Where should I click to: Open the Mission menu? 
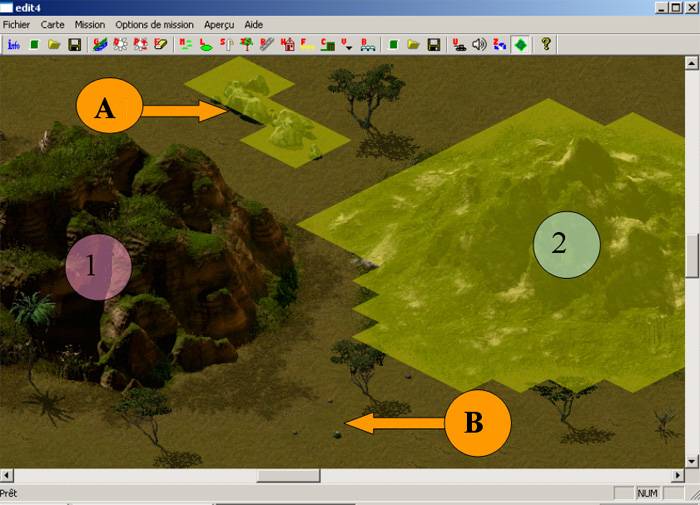coord(90,24)
